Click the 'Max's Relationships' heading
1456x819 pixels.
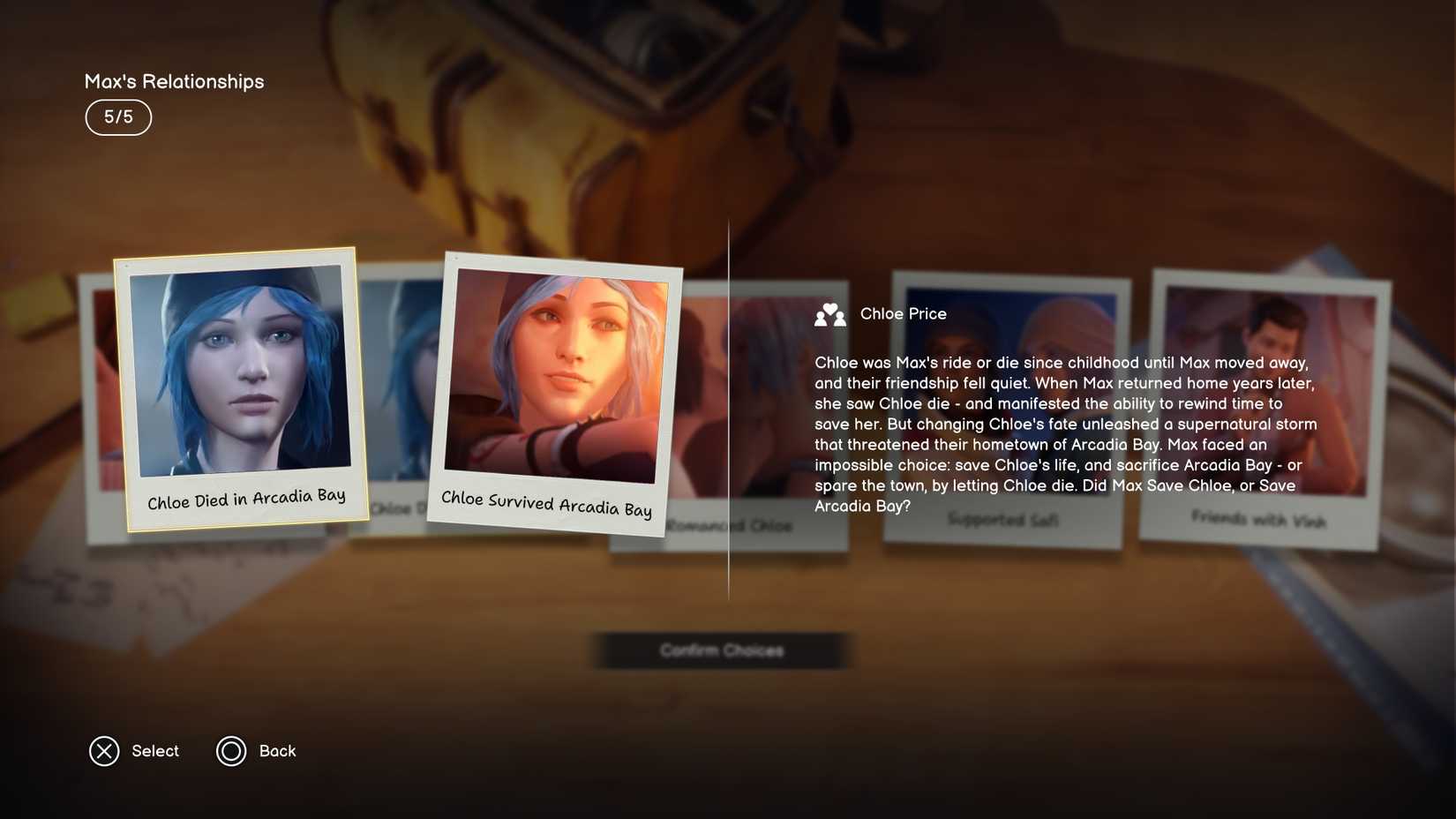(x=173, y=80)
